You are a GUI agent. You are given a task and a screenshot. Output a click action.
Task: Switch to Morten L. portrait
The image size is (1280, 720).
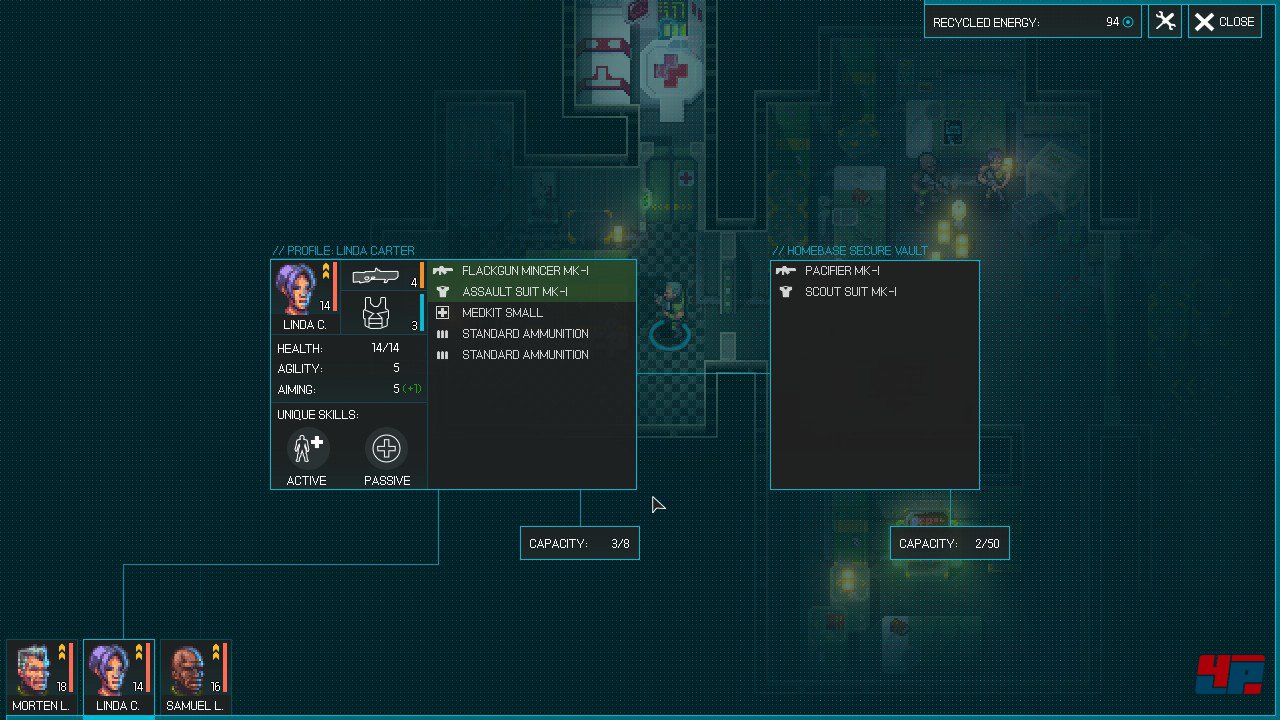(42, 677)
